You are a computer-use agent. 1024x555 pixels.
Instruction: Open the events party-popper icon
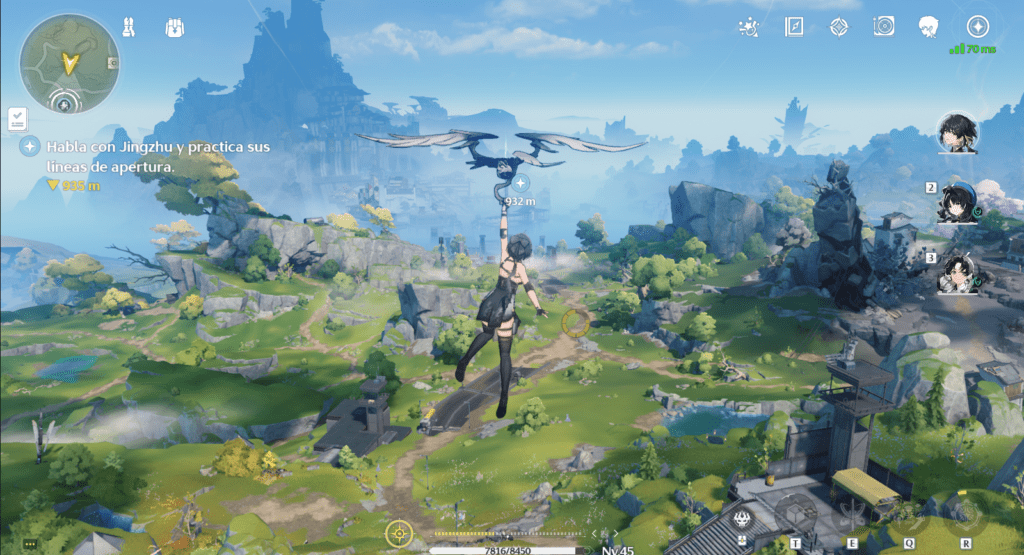[747, 26]
